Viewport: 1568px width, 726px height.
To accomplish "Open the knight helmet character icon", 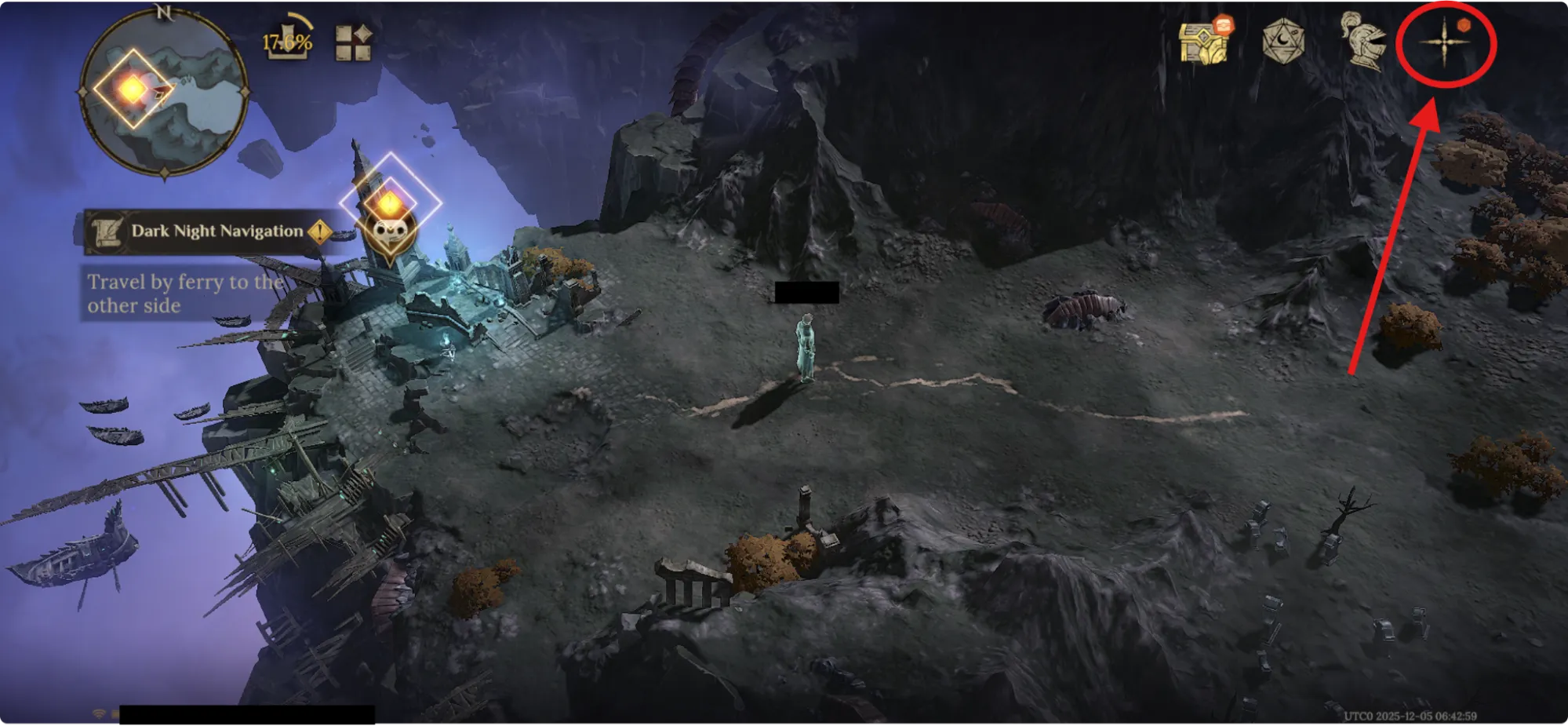I will click(x=1363, y=41).
